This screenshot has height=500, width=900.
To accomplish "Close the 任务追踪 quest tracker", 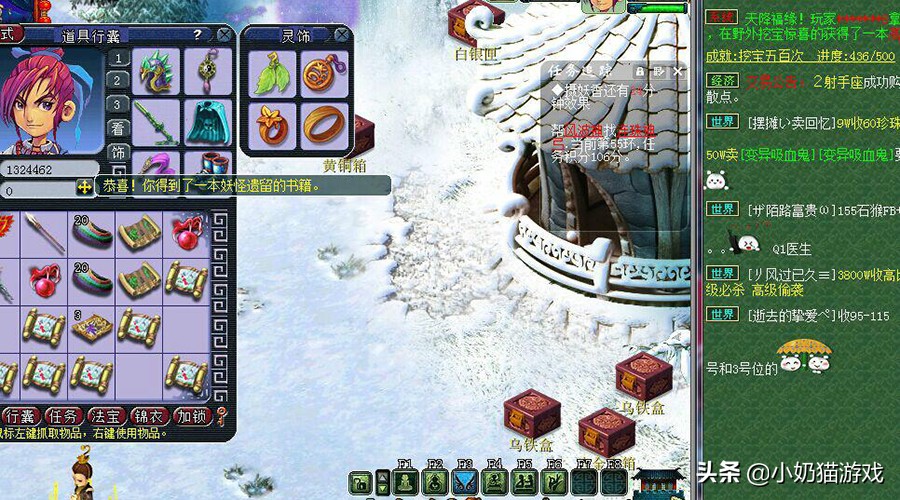I will click(679, 72).
